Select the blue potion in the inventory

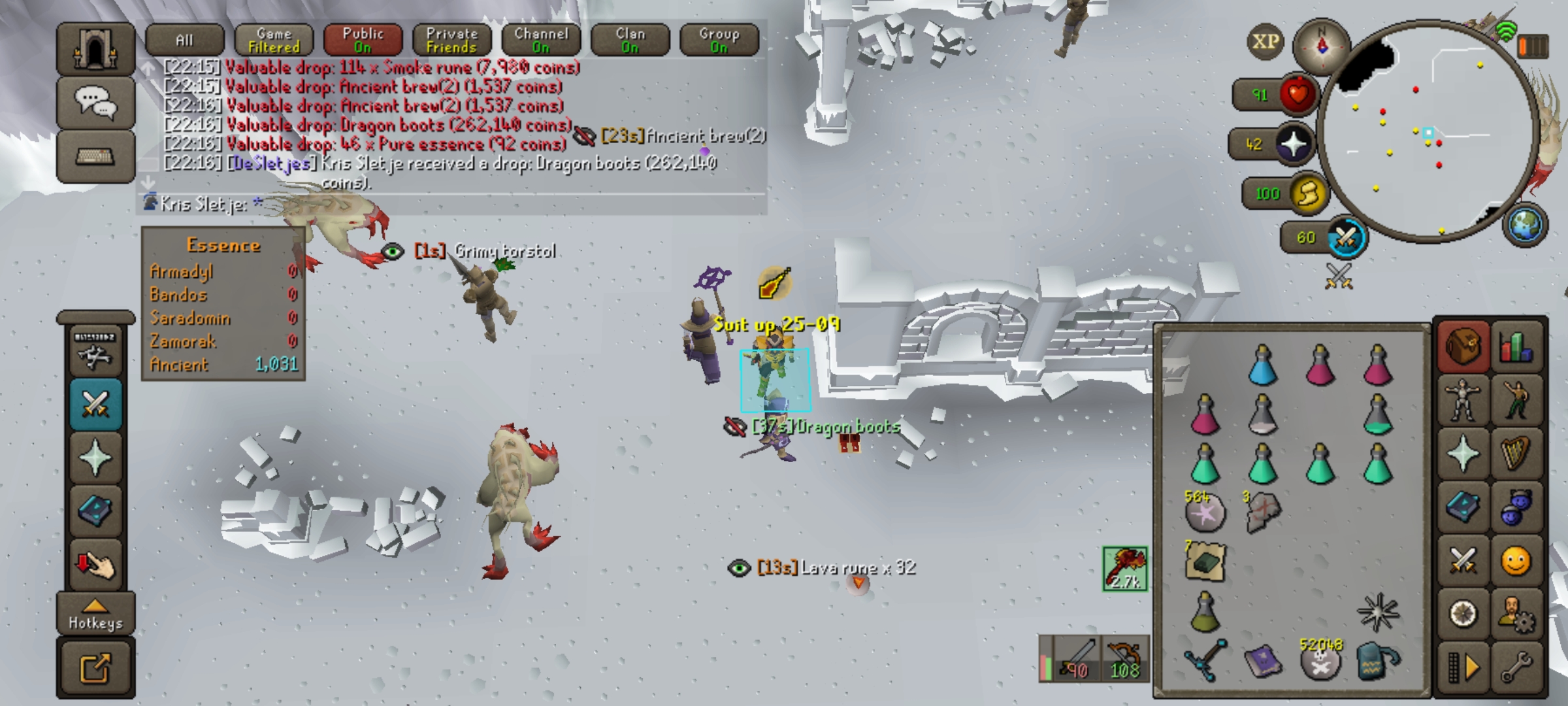[1262, 365]
